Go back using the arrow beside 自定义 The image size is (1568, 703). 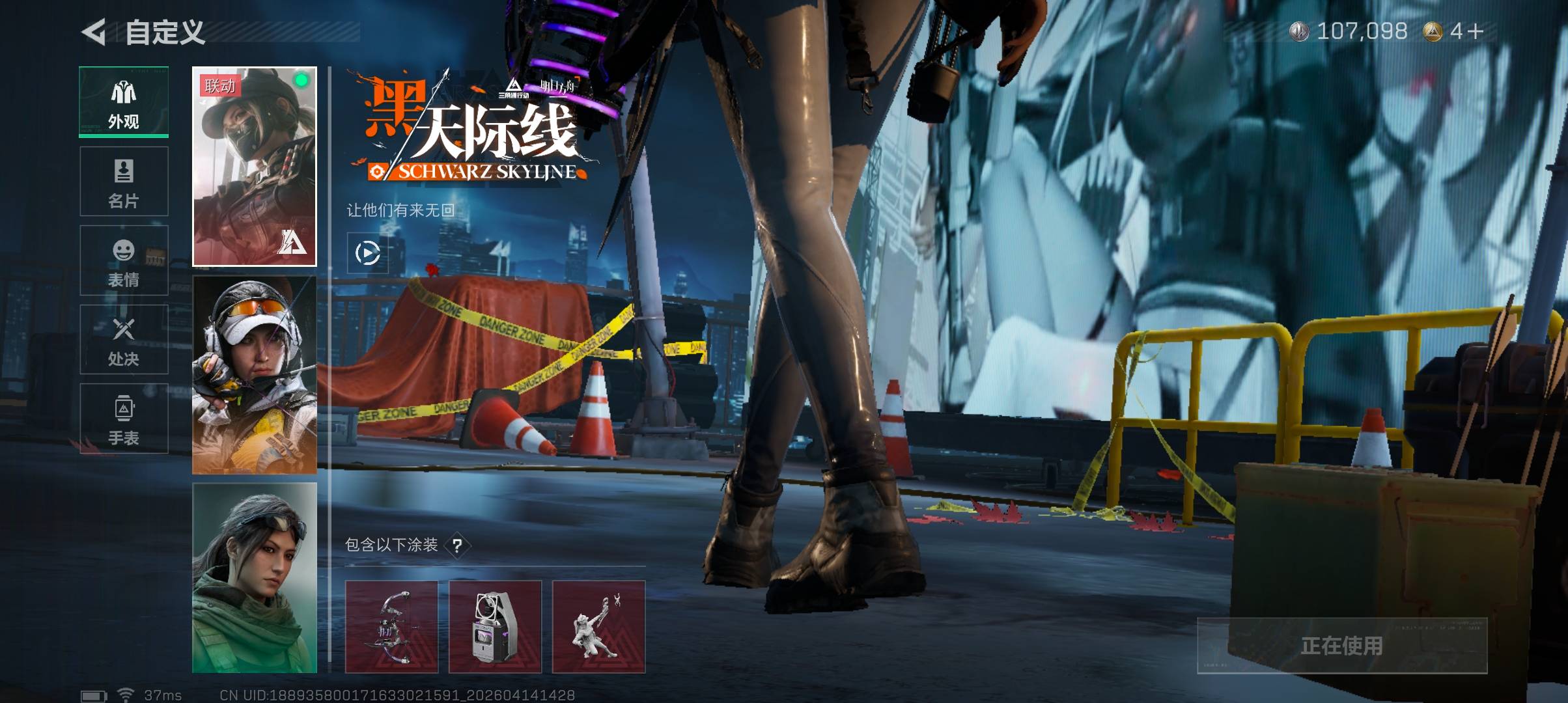click(94, 32)
